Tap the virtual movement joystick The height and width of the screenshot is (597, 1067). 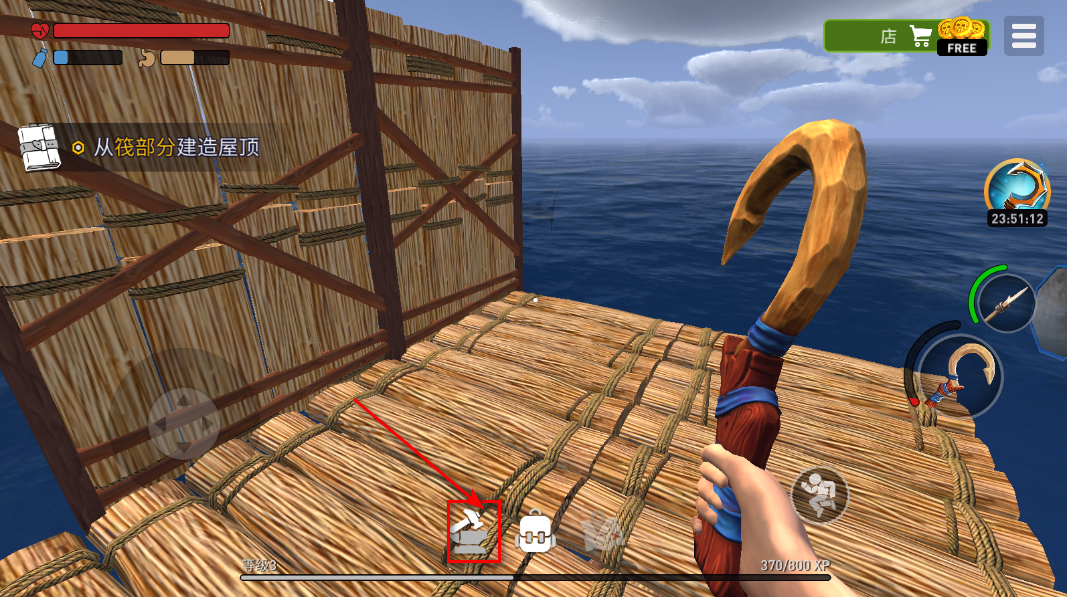[x=183, y=423]
